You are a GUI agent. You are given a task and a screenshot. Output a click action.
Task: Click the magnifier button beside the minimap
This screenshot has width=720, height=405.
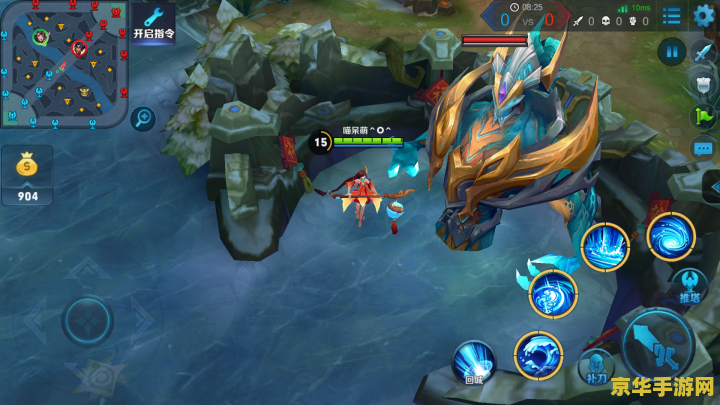pos(142,118)
